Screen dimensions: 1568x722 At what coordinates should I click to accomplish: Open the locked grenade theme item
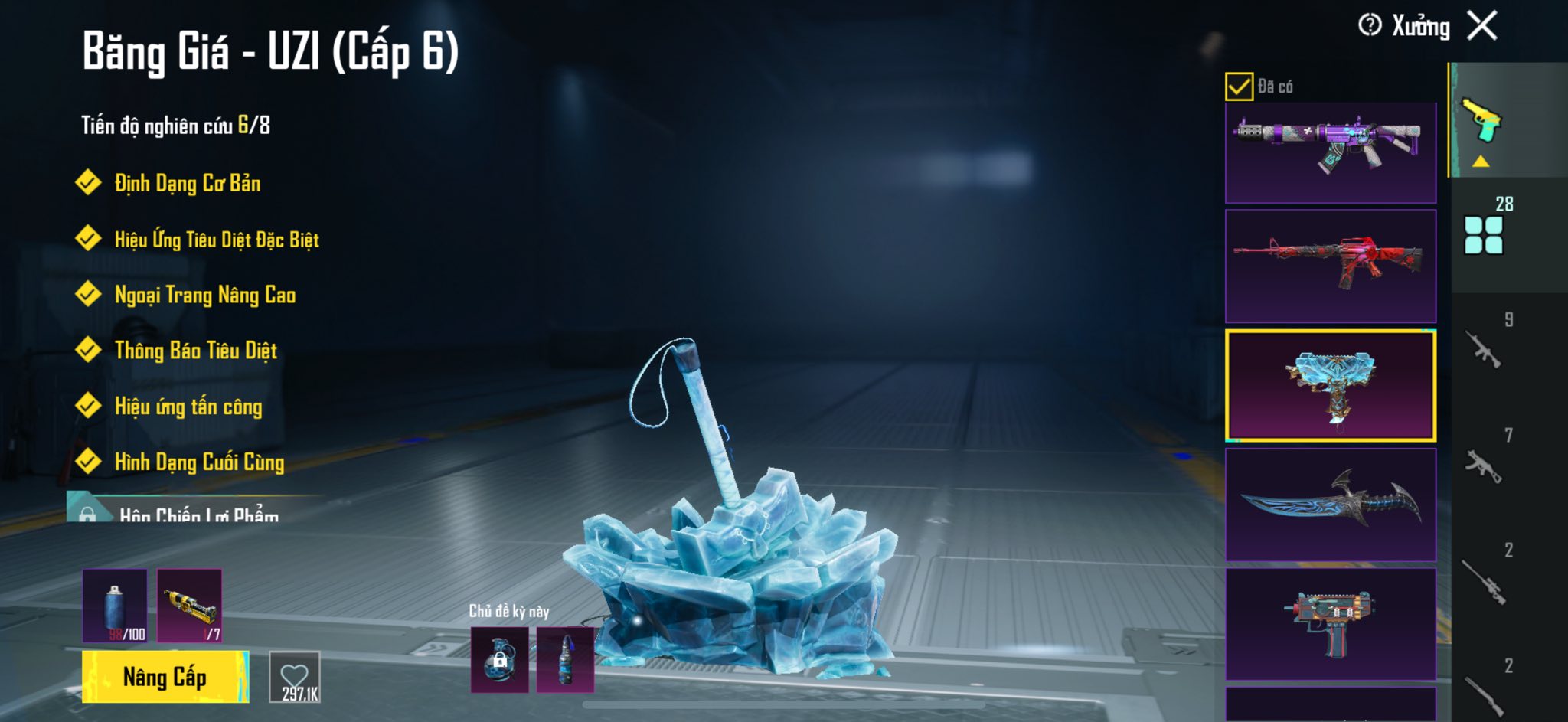[x=499, y=659]
